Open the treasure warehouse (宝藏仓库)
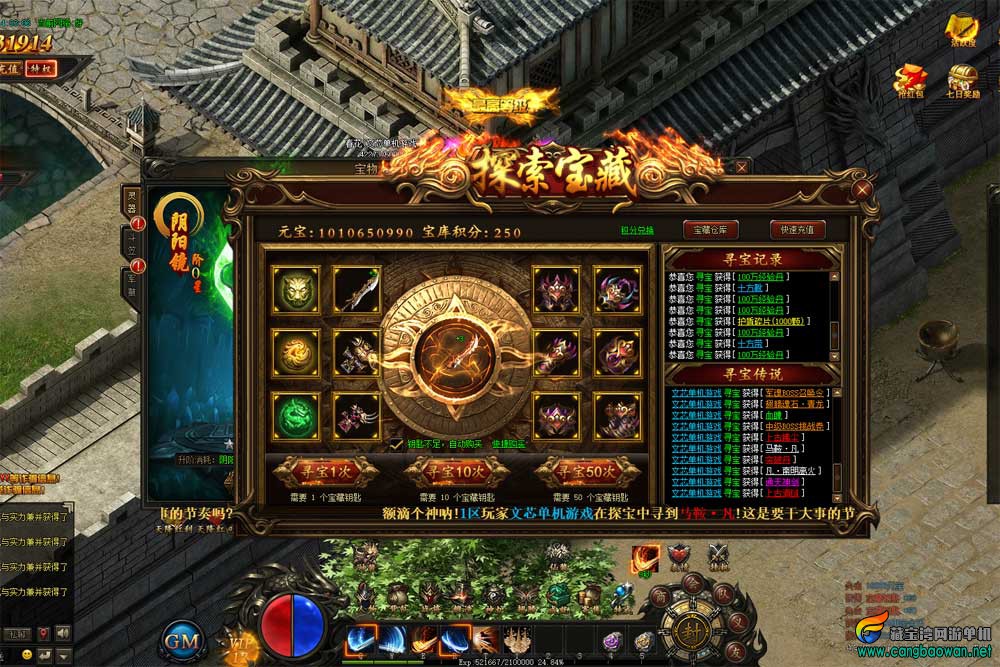Image resolution: width=1000 pixels, height=667 pixels. pyautogui.click(x=709, y=229)
